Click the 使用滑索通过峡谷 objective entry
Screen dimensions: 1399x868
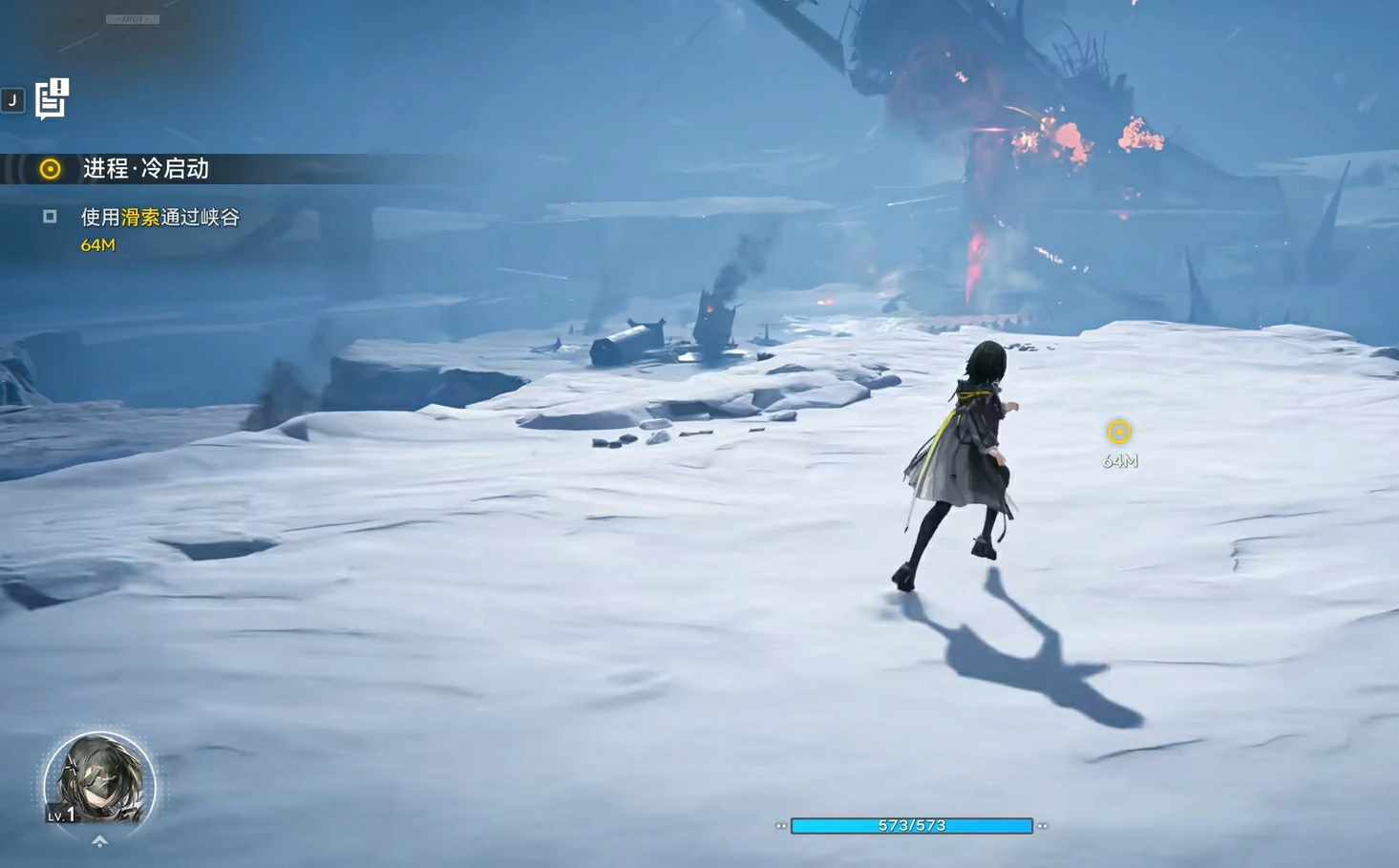pos(159,218)
